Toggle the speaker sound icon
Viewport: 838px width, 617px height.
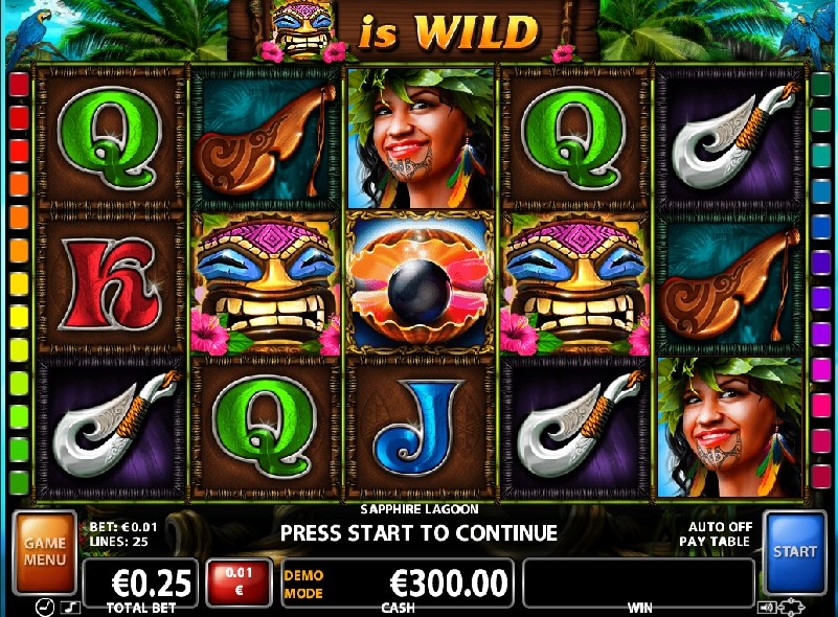coord(766,606)
